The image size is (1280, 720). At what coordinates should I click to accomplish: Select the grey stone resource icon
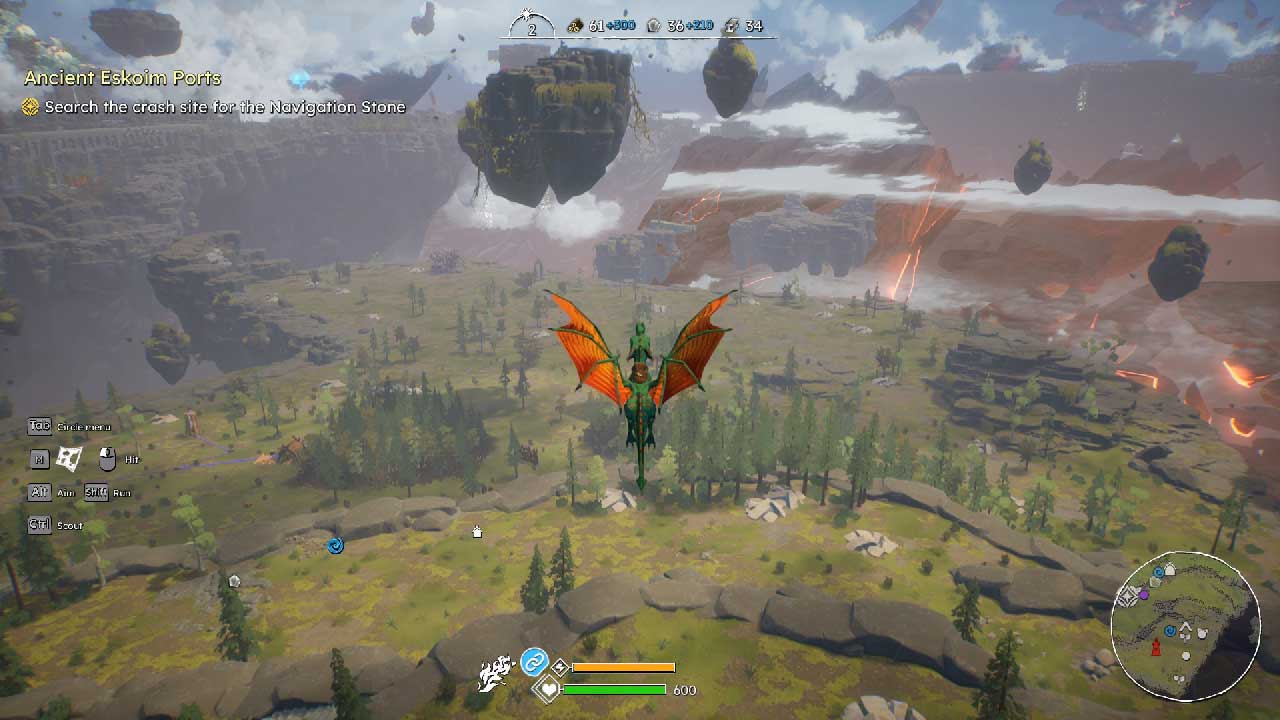coord(653,26)
